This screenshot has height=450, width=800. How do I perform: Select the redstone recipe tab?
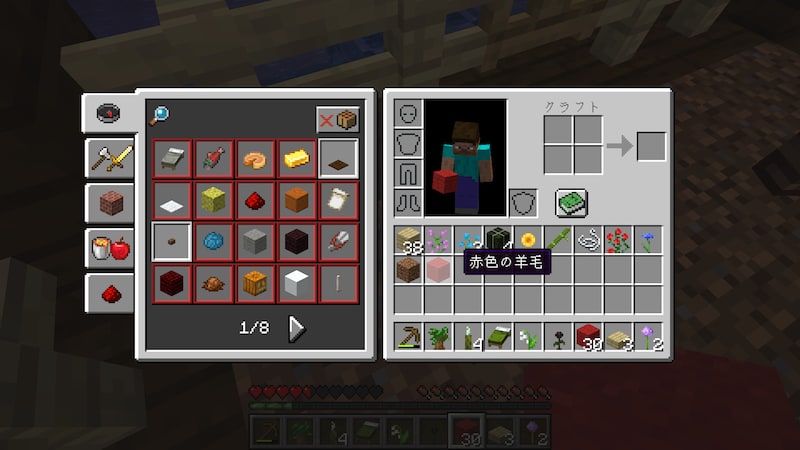(x=108, y=294)
